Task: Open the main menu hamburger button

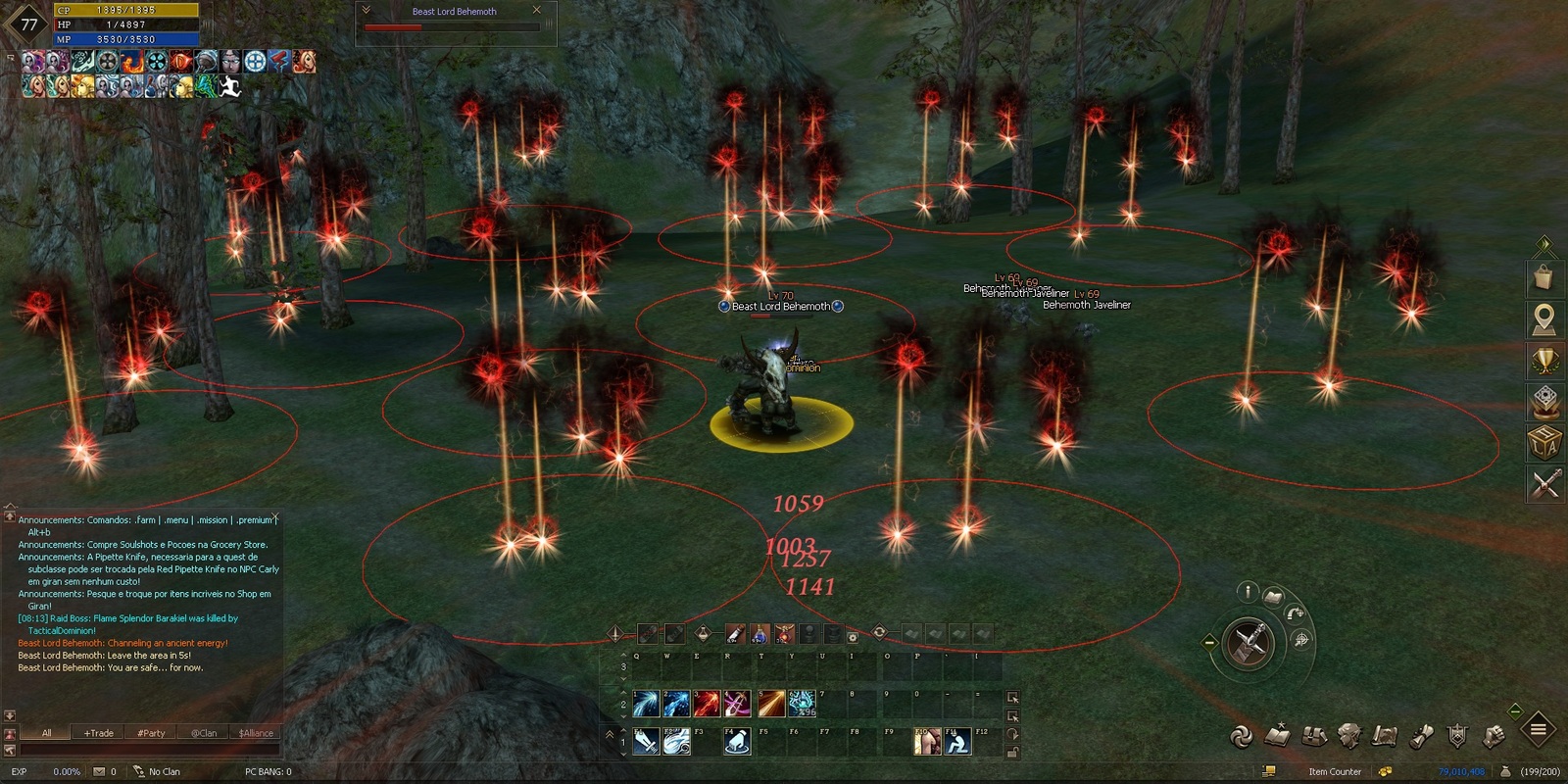Action: [1538, 729]
